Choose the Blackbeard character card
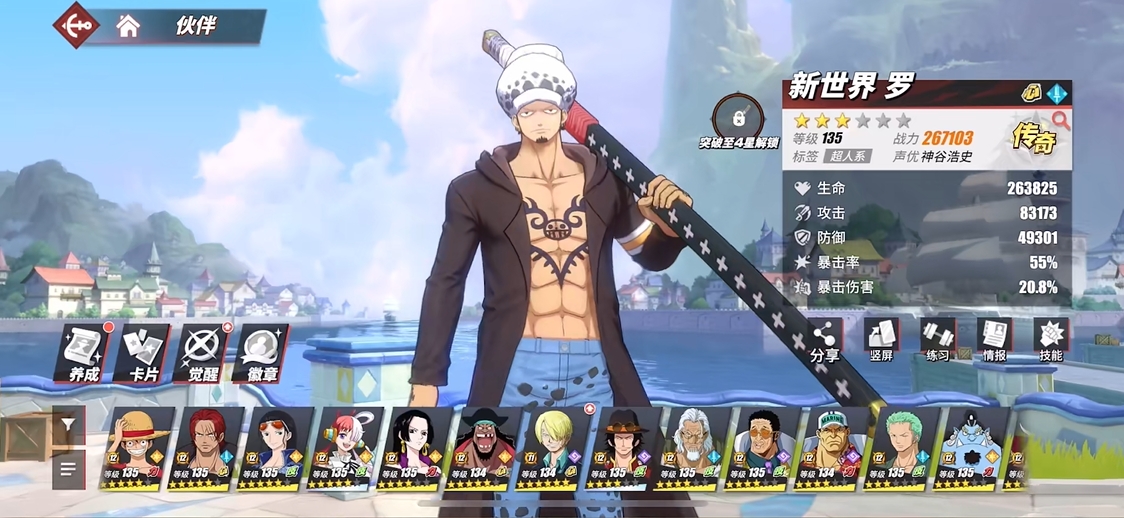Viewport: 1124px width, 518px height. pos(483,447)
